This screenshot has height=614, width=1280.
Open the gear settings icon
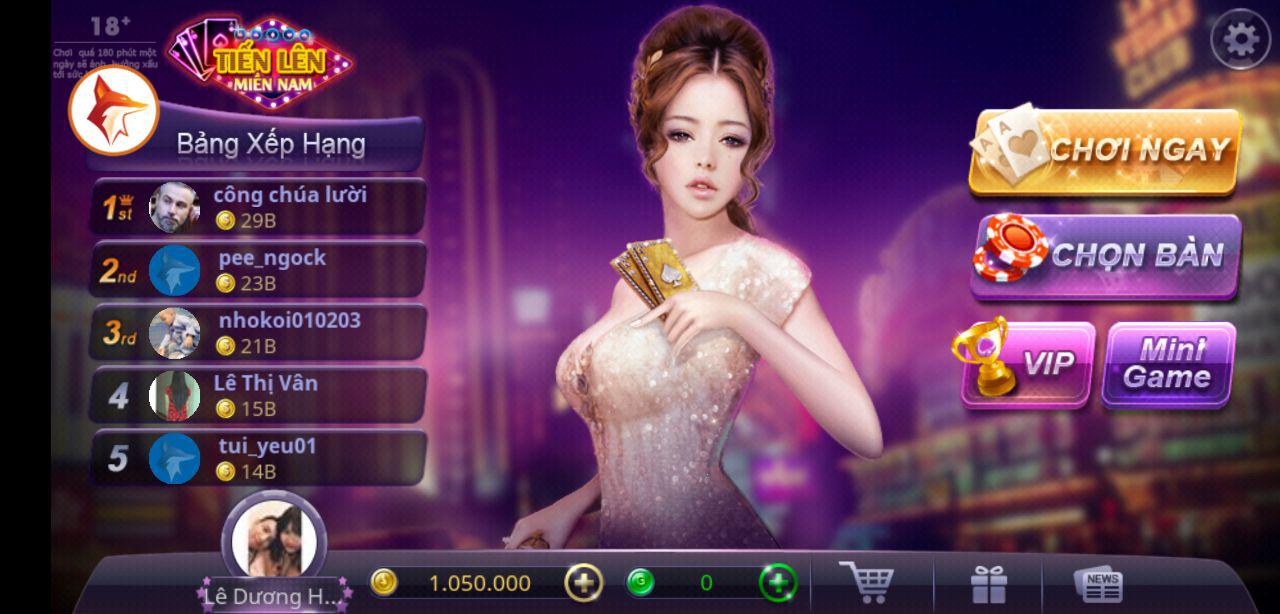1240,40
